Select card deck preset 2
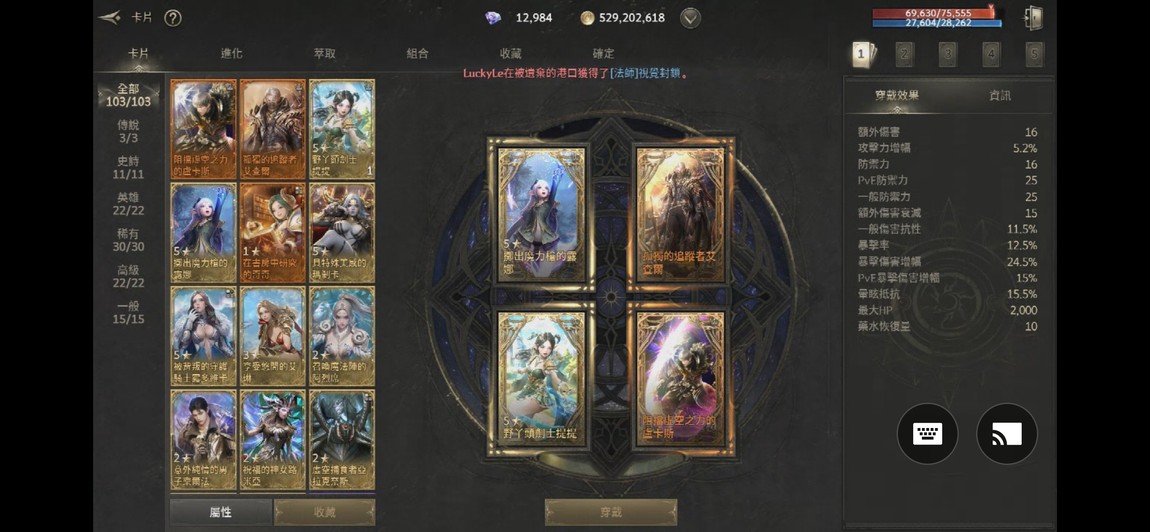The image size is (1150, 532). coord(905,54)
